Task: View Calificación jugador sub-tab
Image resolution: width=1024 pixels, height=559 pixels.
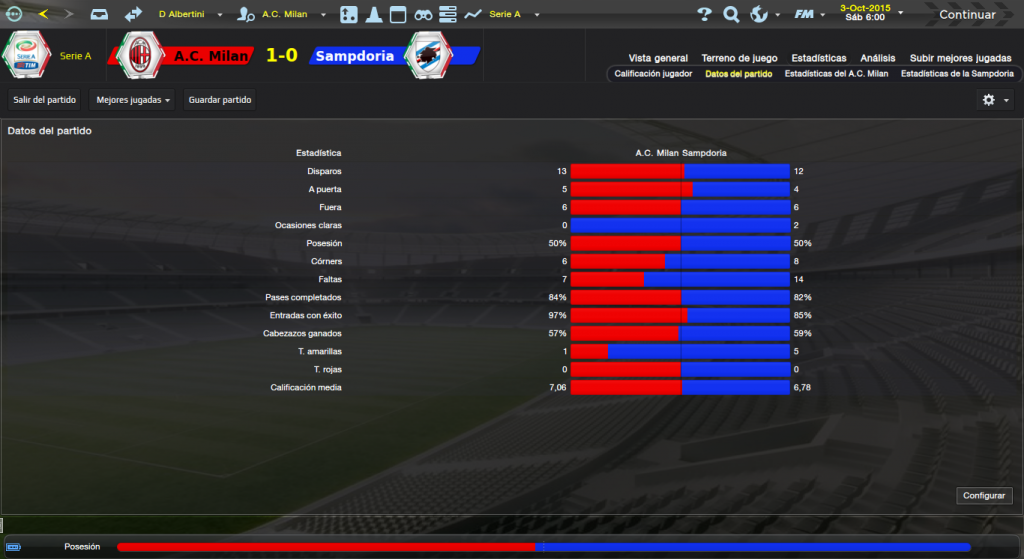Action: coord(653,74)
